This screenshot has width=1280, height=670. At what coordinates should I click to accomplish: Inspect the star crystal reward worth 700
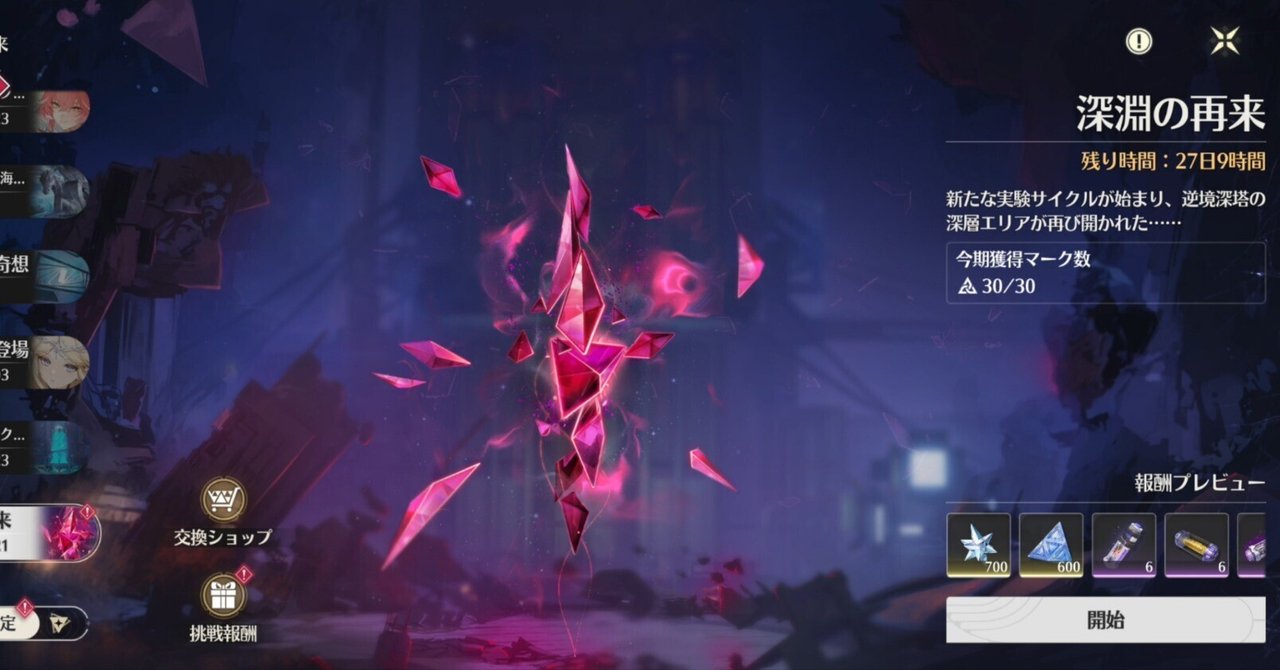click(x=978, y=546)
